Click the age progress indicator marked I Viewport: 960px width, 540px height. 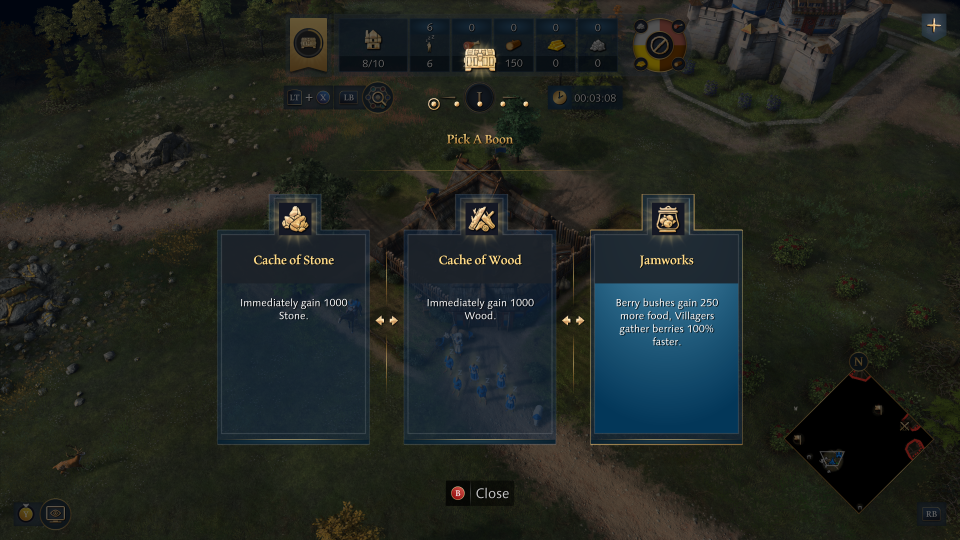480,99
